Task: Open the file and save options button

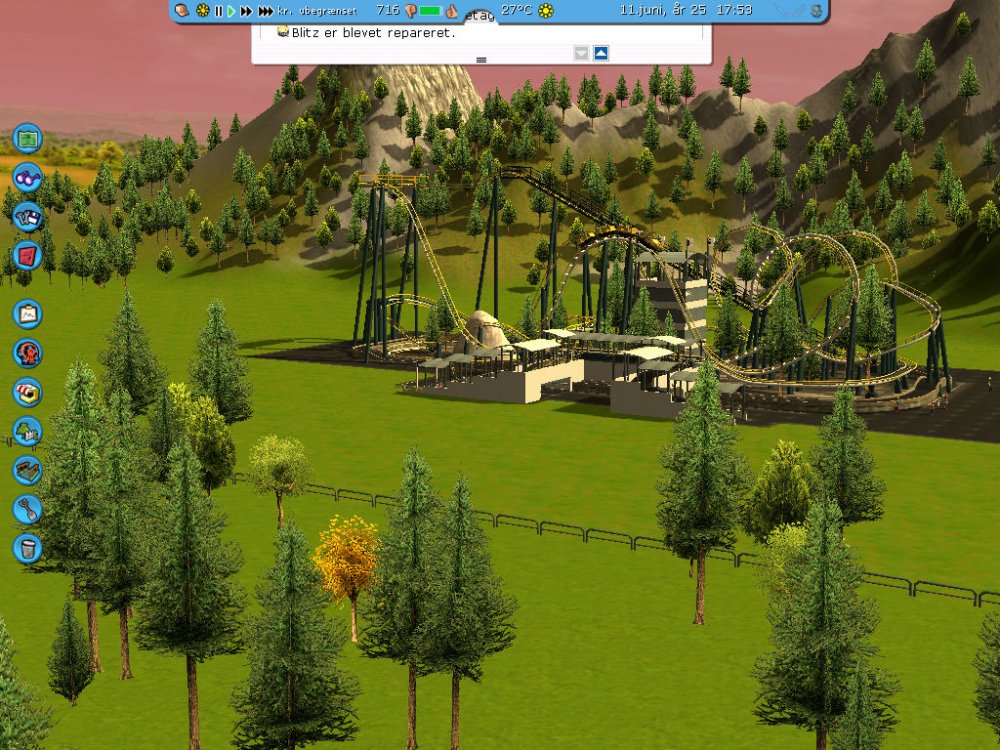Action: (x=28, y=215)
